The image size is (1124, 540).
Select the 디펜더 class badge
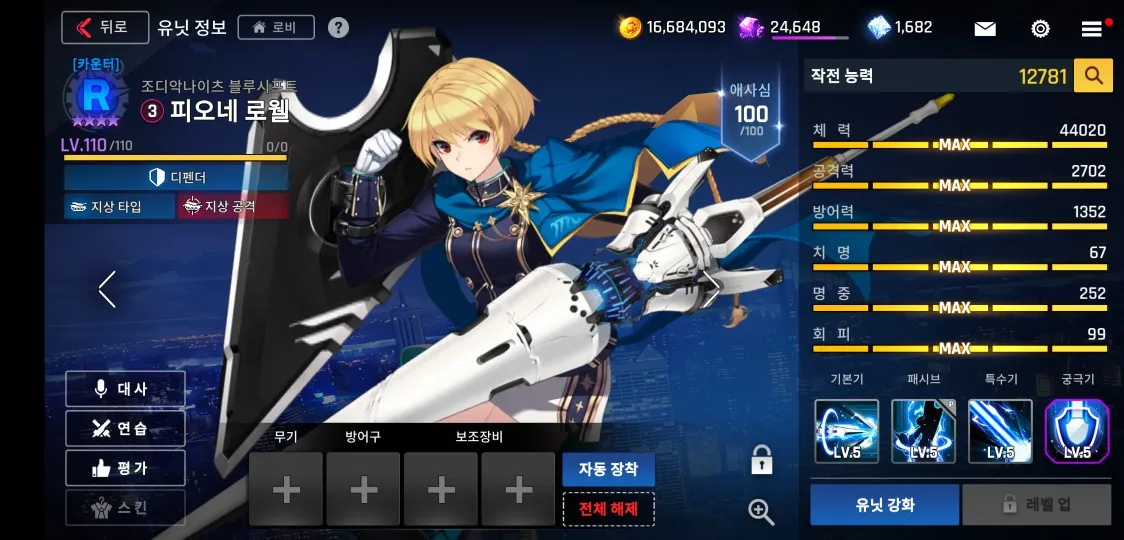click(x=176, y=177)
